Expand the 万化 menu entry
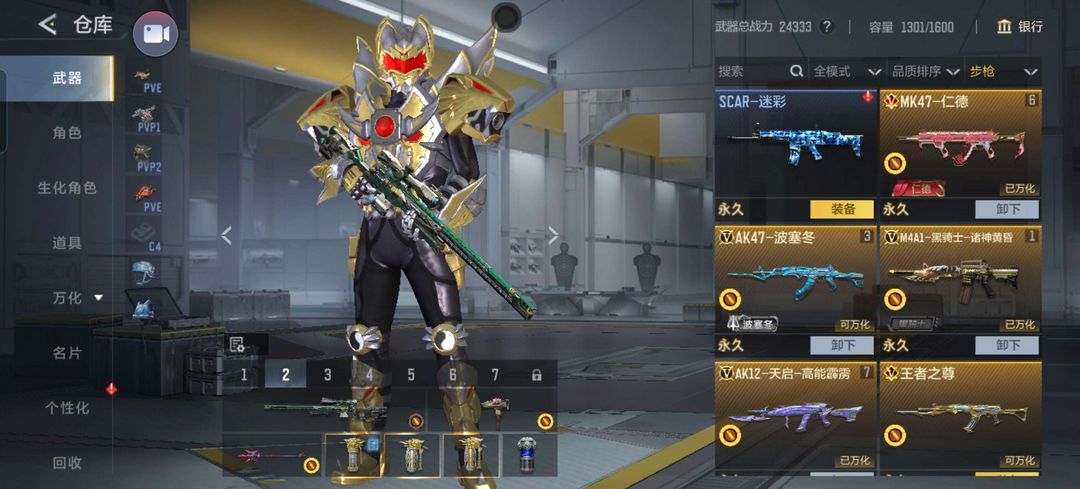 [76, 297]
